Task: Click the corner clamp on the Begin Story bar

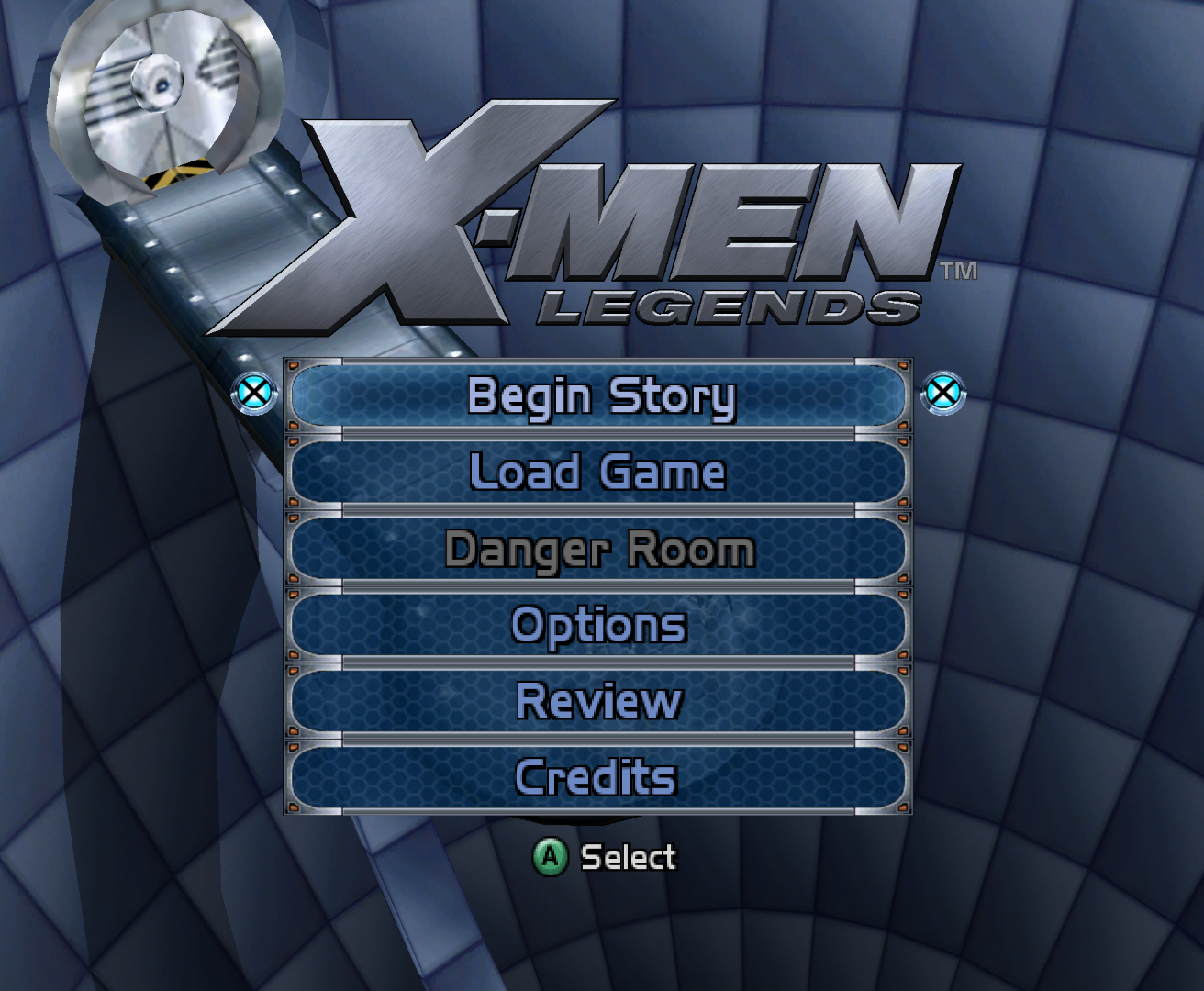Action: tap(295, 365)
